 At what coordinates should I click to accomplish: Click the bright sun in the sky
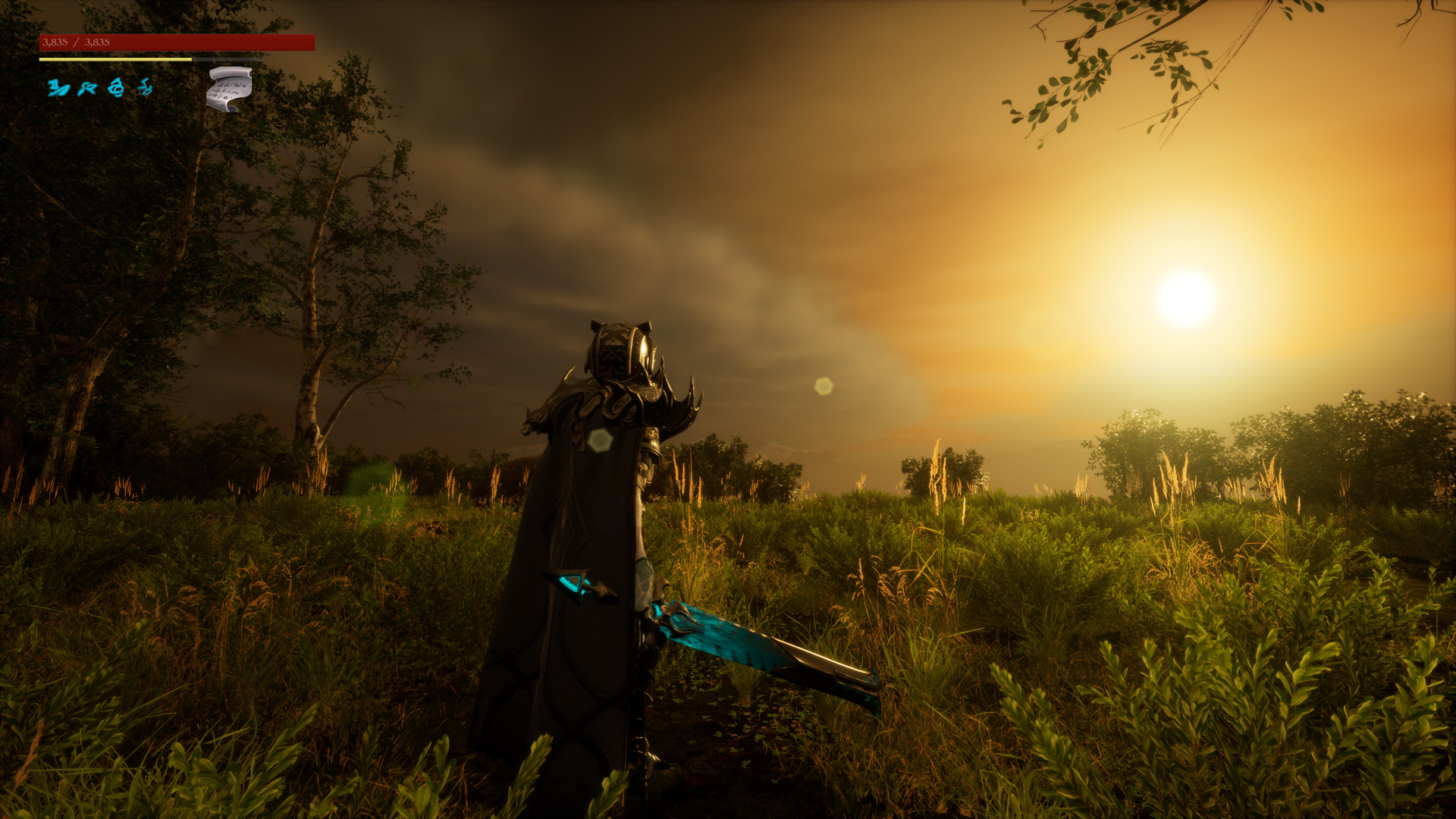(x=1186, y=297)
